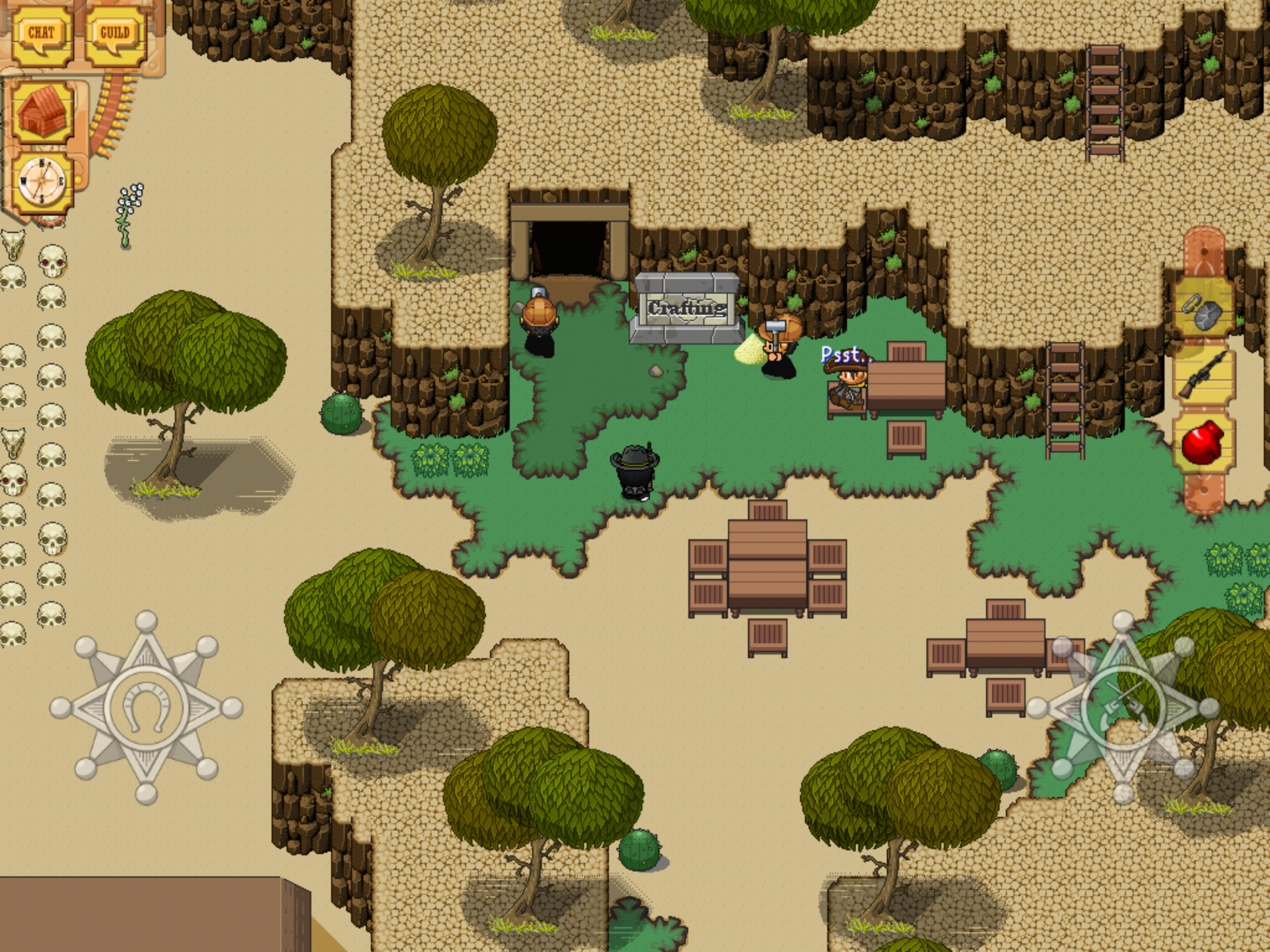Screen dimensions: 1270x952
Task: Tap the crossed revolvers badge button
Action: coord(1122,707)
